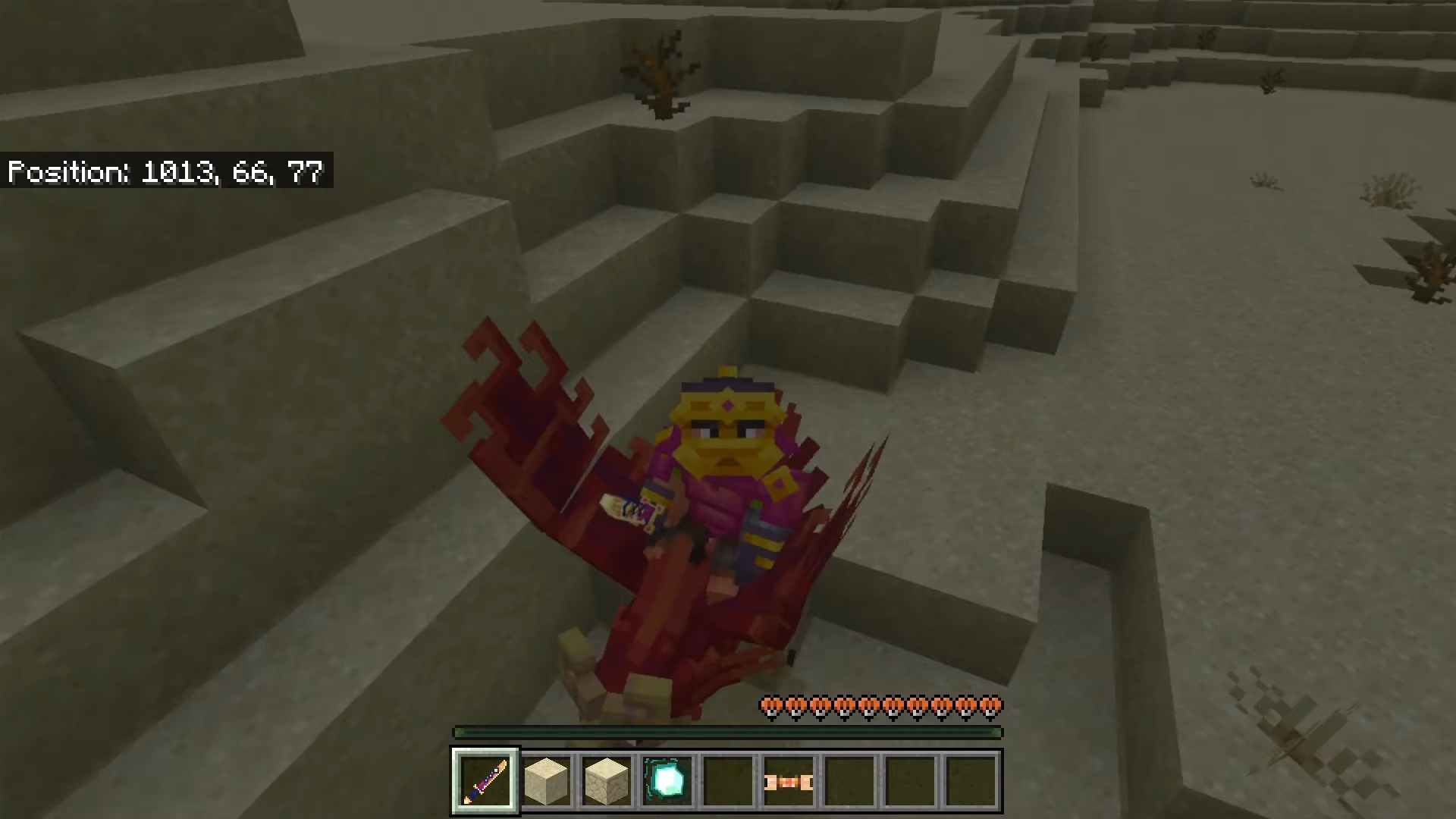This screenshot has width=1456, height=819.
Task: Click the rightmost heart in the health bar
Action: [x=990, y=705]
